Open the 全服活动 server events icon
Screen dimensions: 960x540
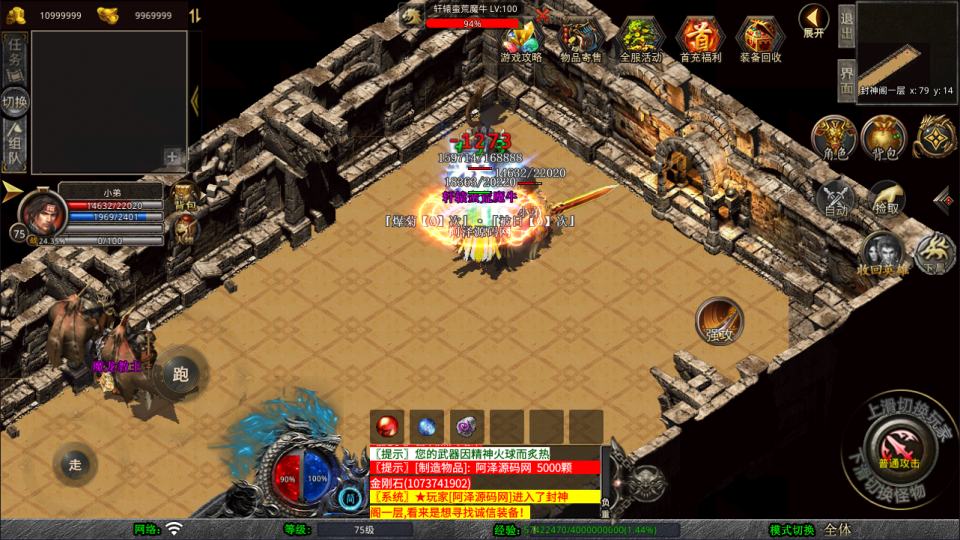click(x=640, y=40)
